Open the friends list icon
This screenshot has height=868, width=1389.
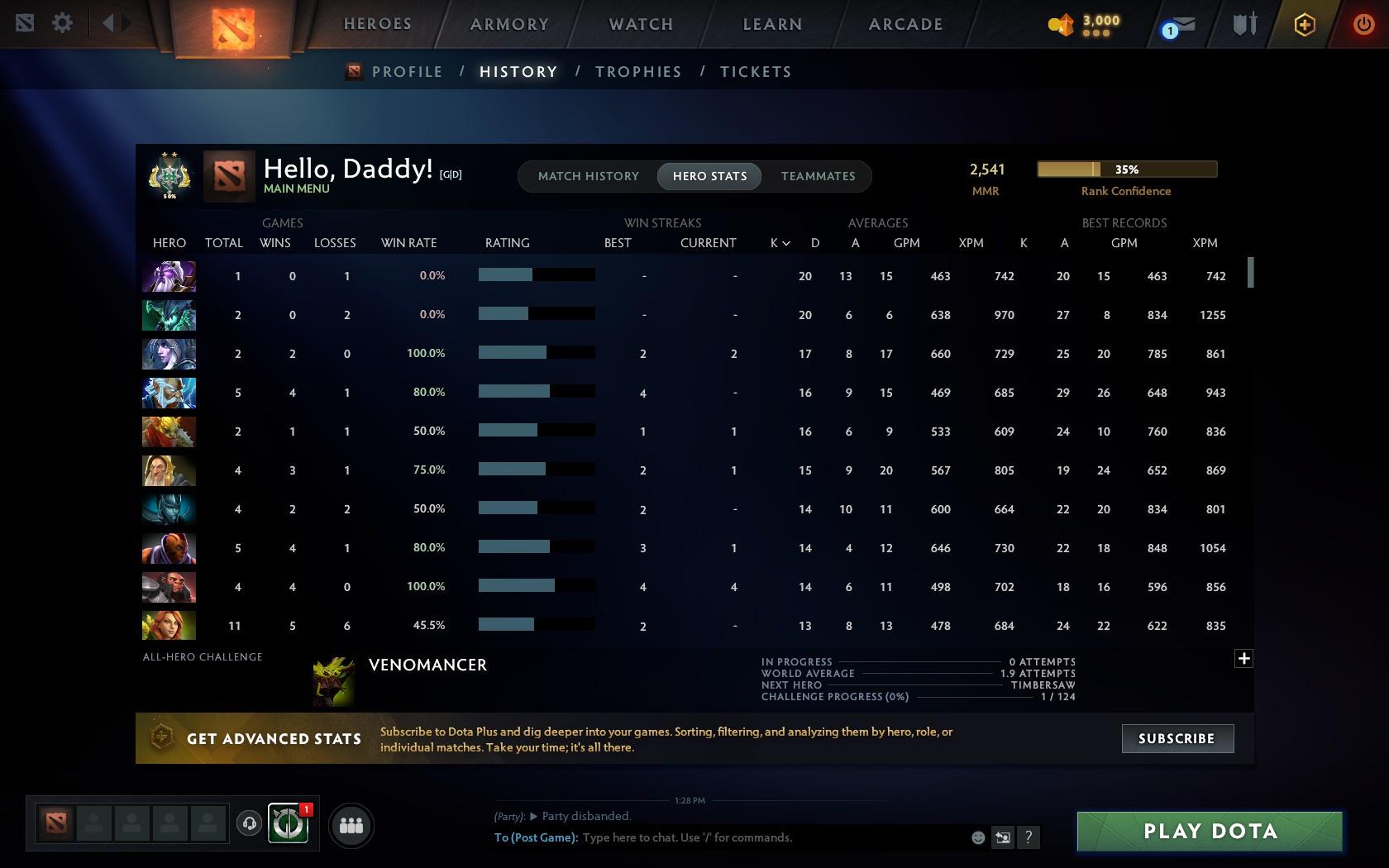coord(351,824)
